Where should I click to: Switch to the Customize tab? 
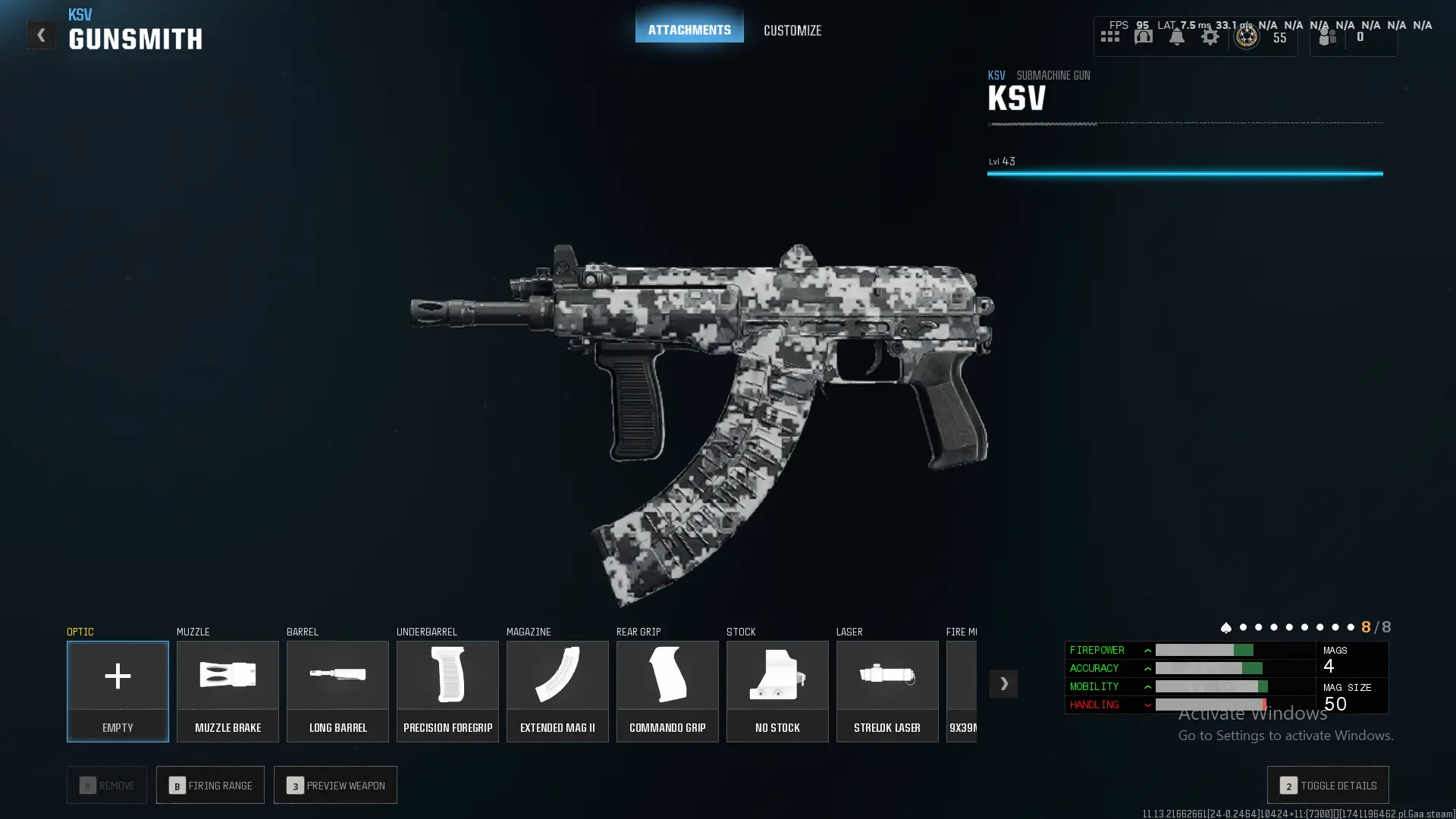[792, 30]
